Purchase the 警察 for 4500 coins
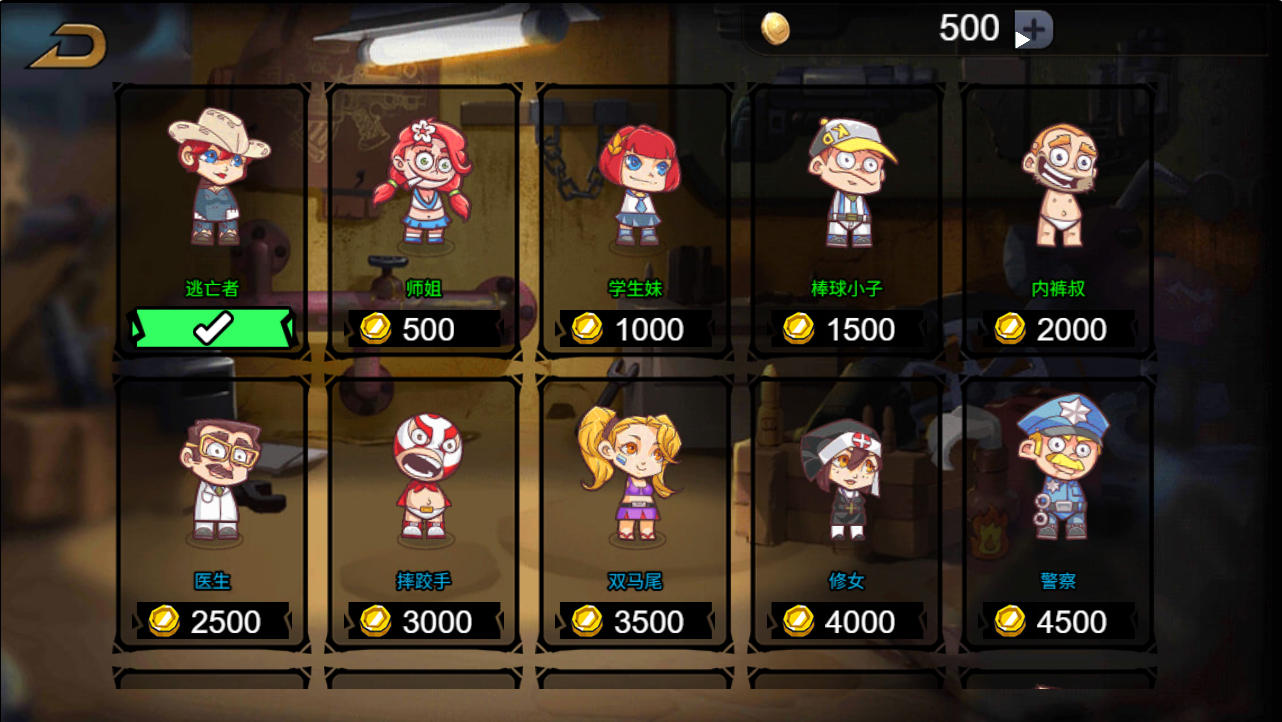 pyautogui.click(x=1058, y=621)
